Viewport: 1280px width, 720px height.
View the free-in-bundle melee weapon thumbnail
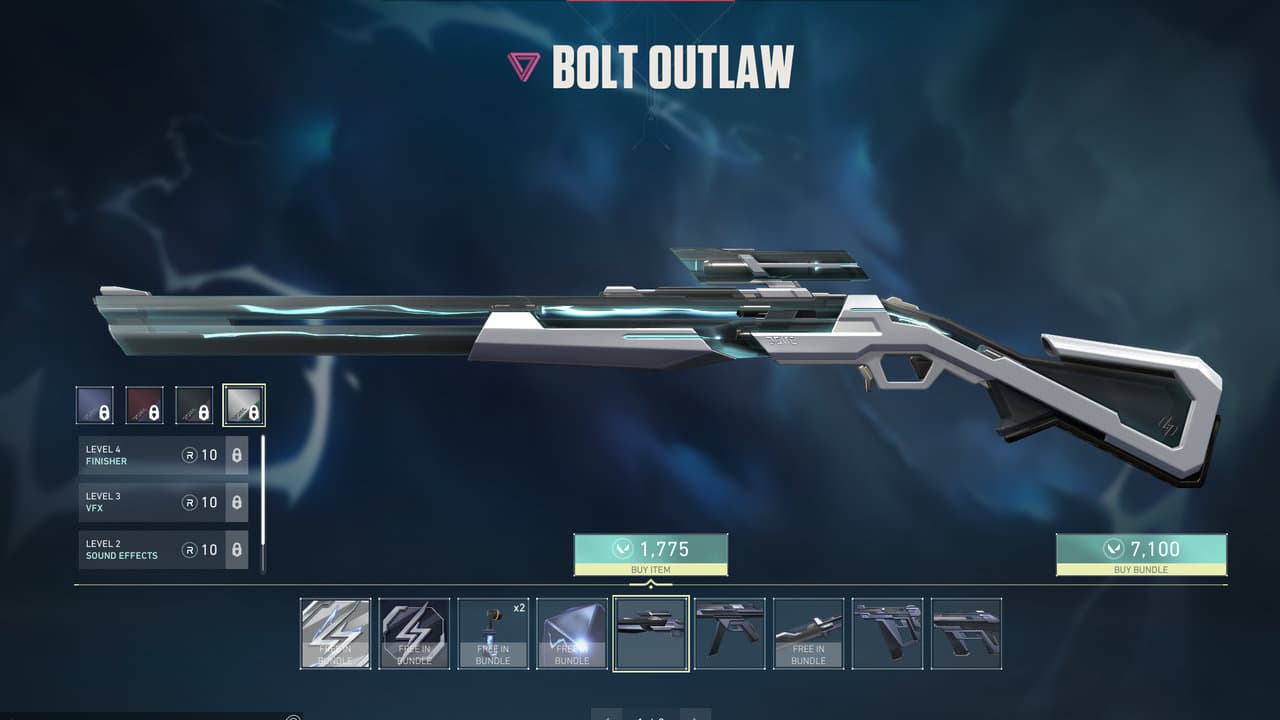tap(808, 634)
